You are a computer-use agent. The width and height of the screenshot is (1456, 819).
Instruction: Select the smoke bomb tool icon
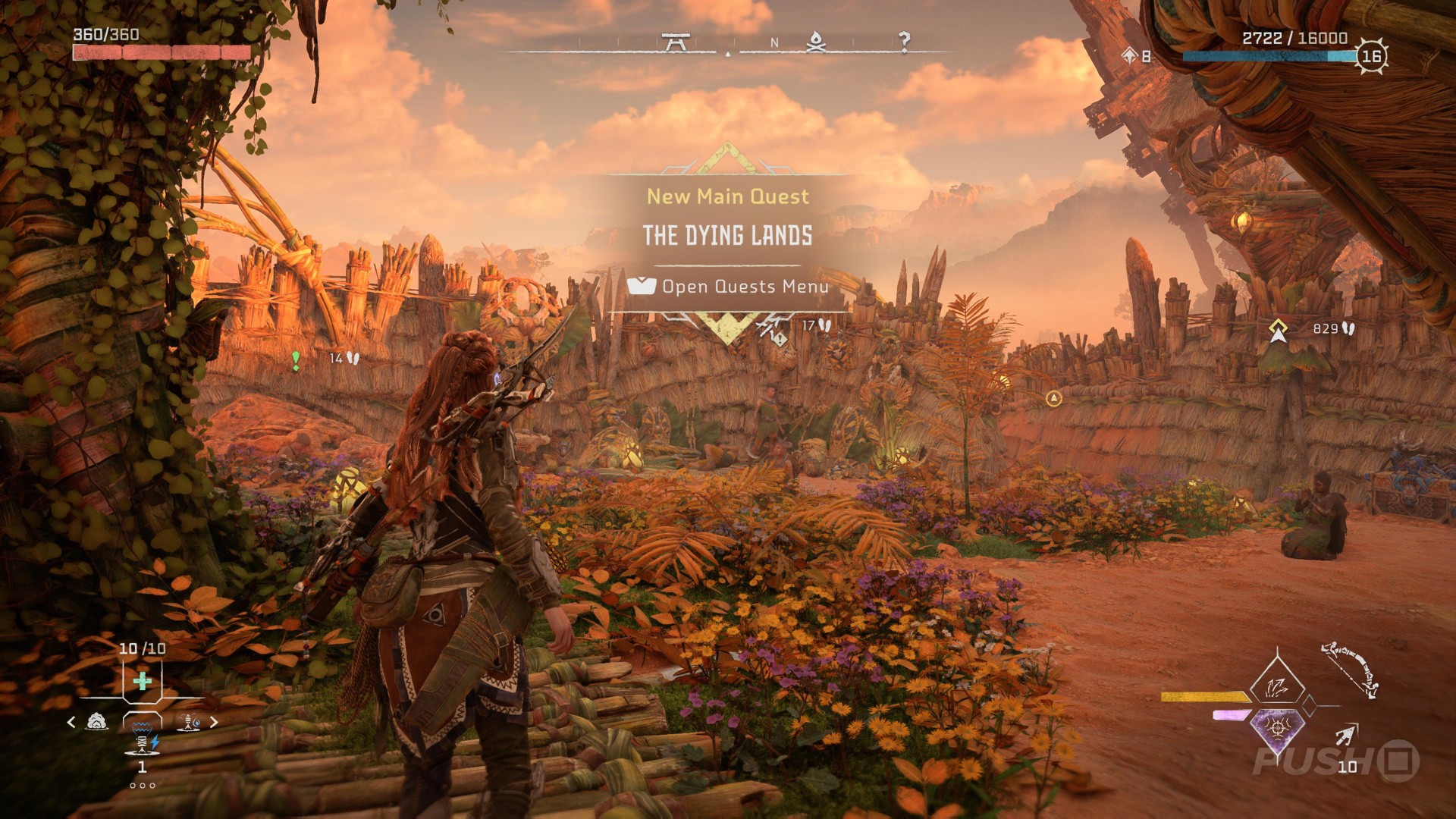(x=97, y=722)
